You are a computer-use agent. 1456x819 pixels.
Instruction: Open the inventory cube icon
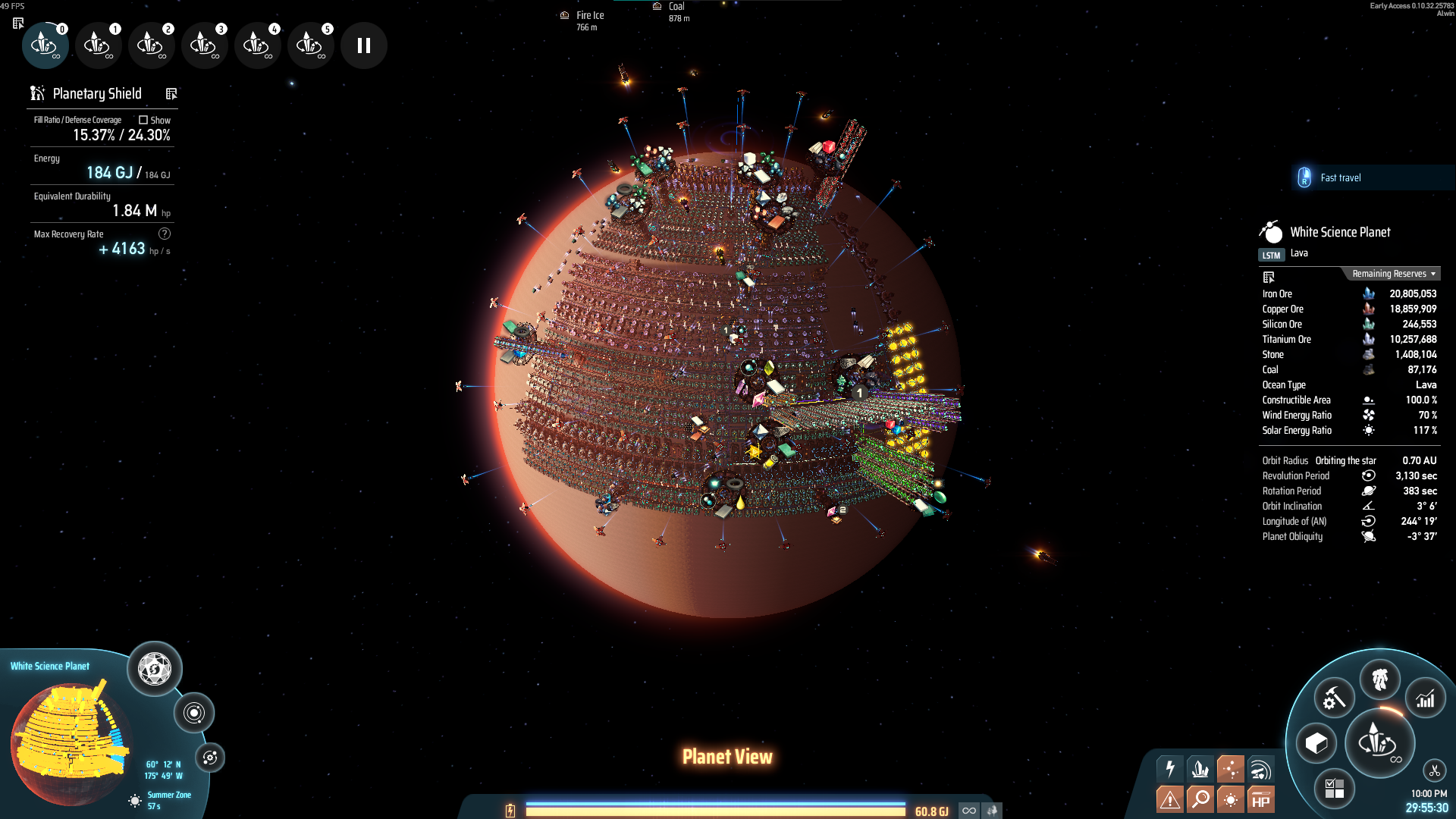click(1316, 743)
